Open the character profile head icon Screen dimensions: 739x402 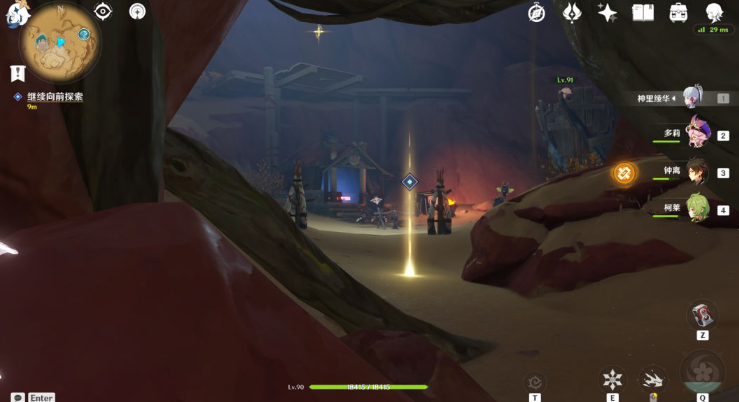714,12
